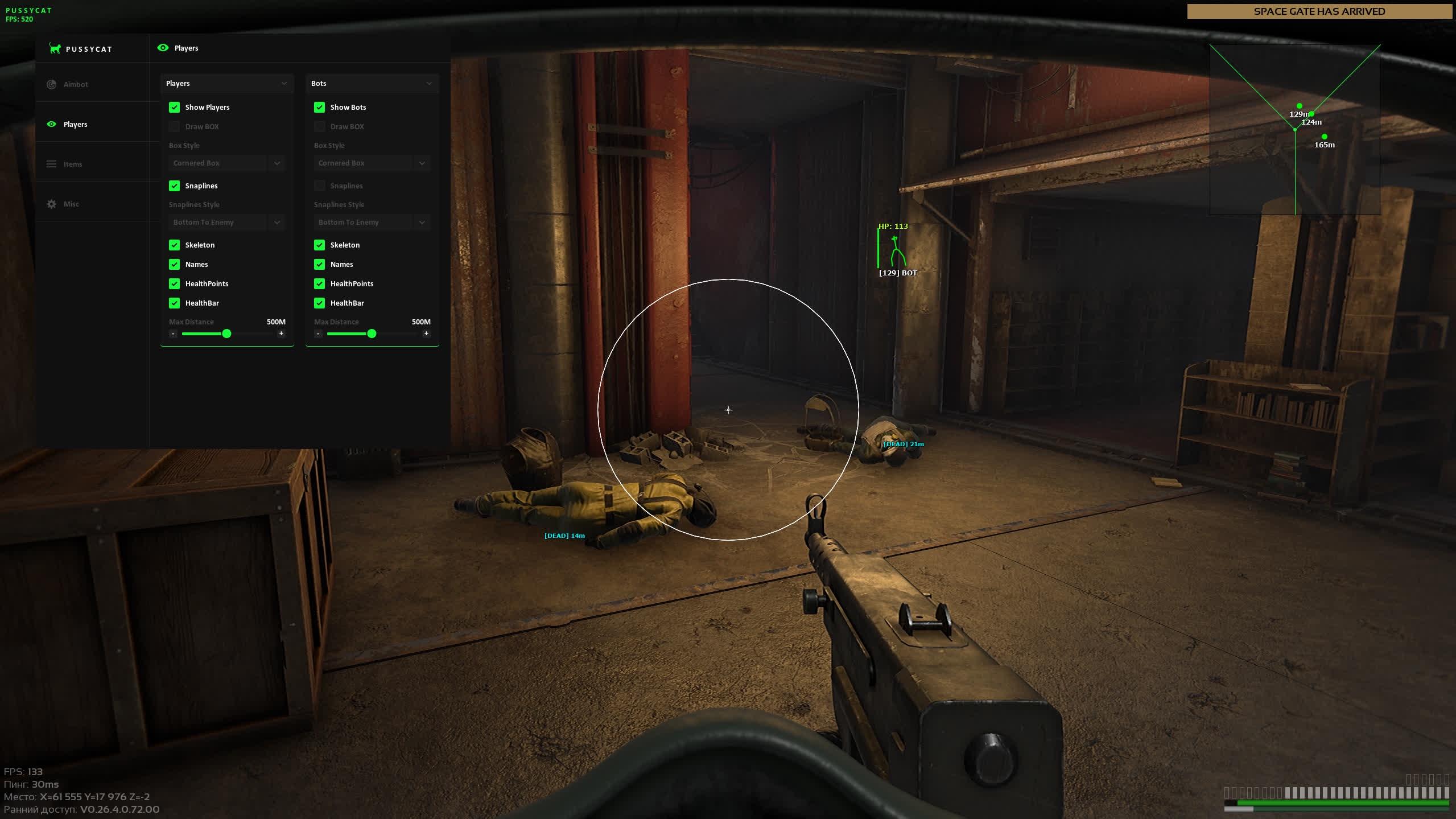This screenshot has width=1456, height=819.
Task: Select the Players sidebar entry
Action: [75, 124]
